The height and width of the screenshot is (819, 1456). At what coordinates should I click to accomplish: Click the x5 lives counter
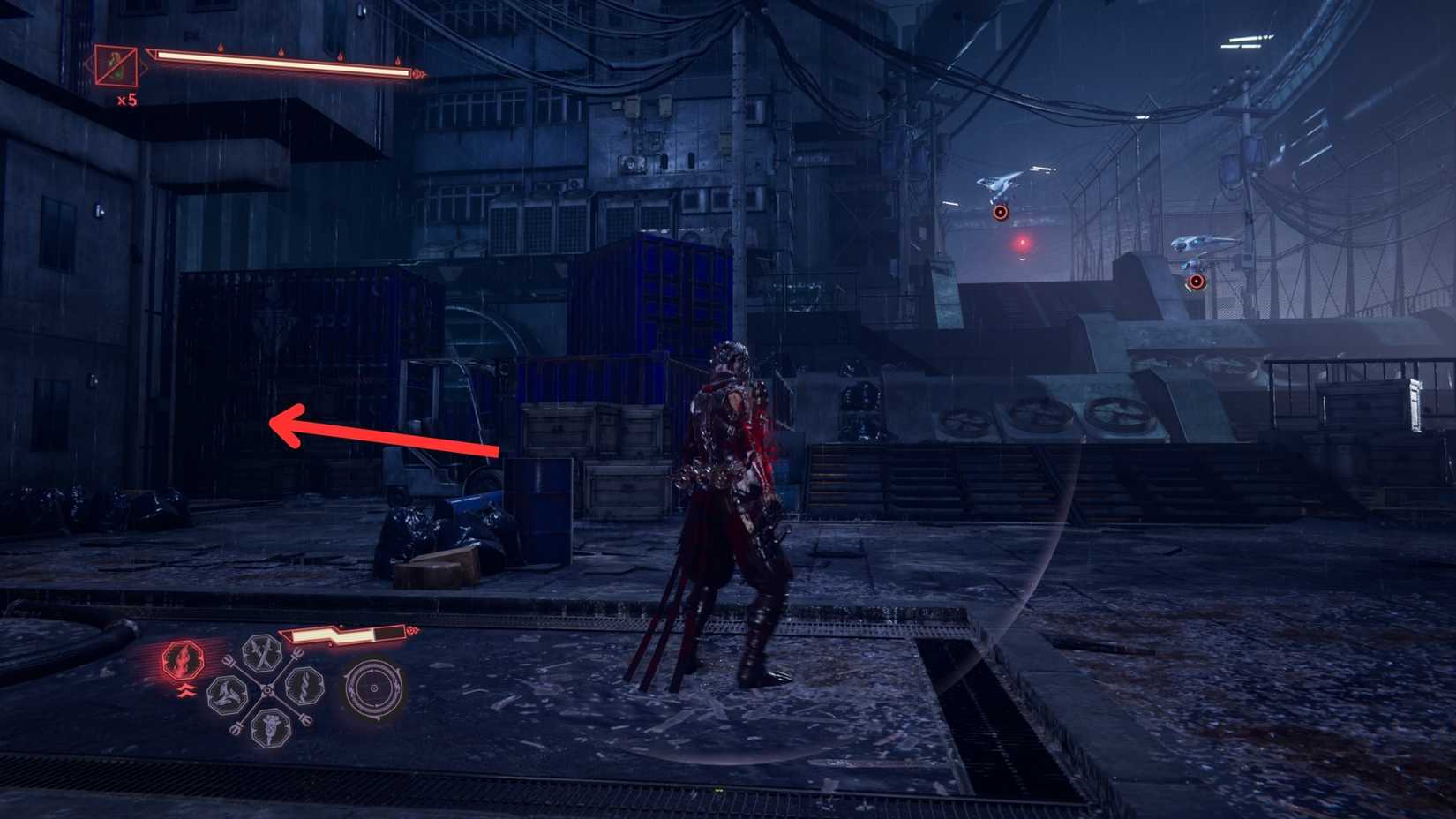(126, 99)
